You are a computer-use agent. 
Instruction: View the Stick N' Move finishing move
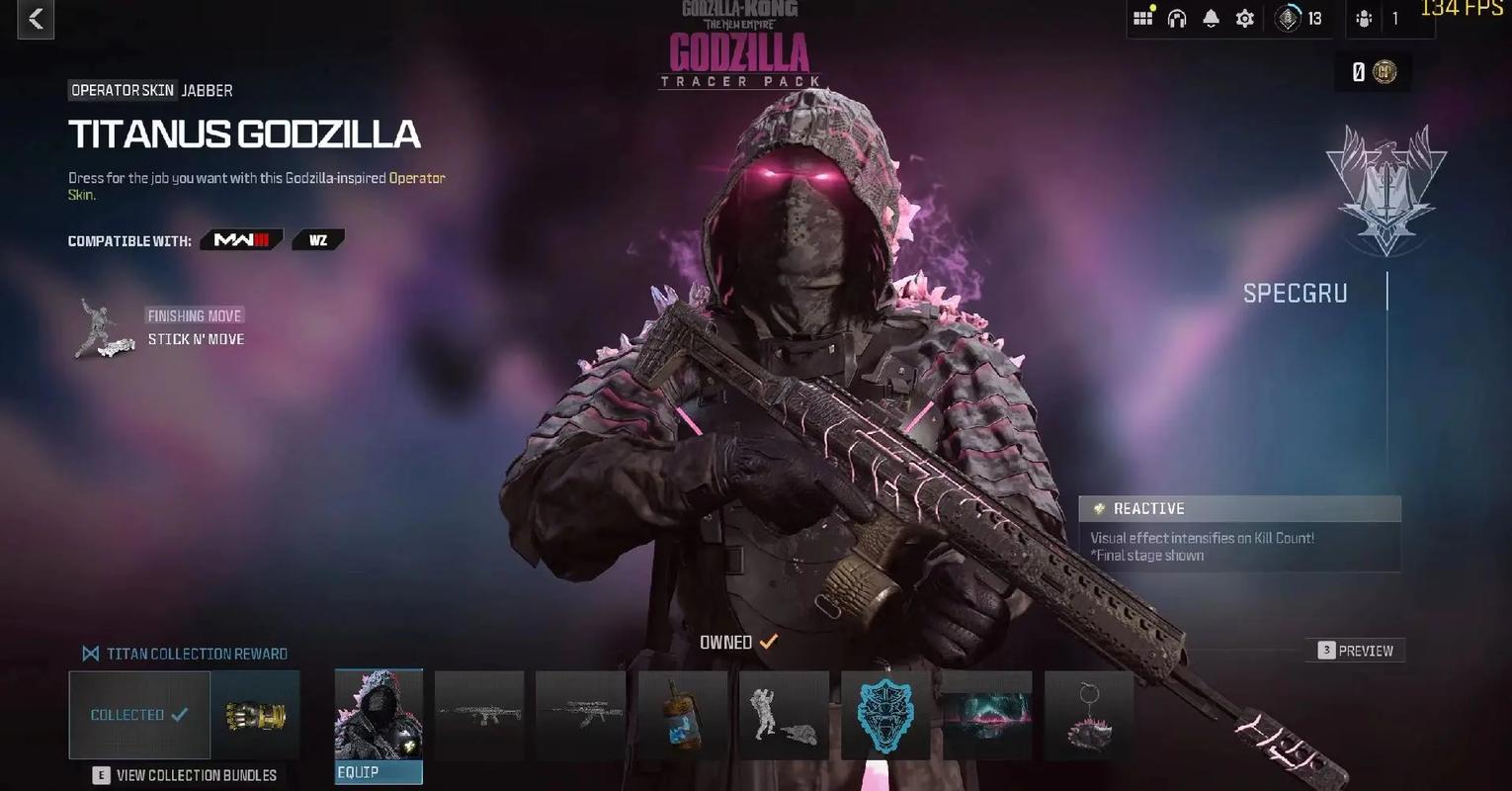click(196, 339)
